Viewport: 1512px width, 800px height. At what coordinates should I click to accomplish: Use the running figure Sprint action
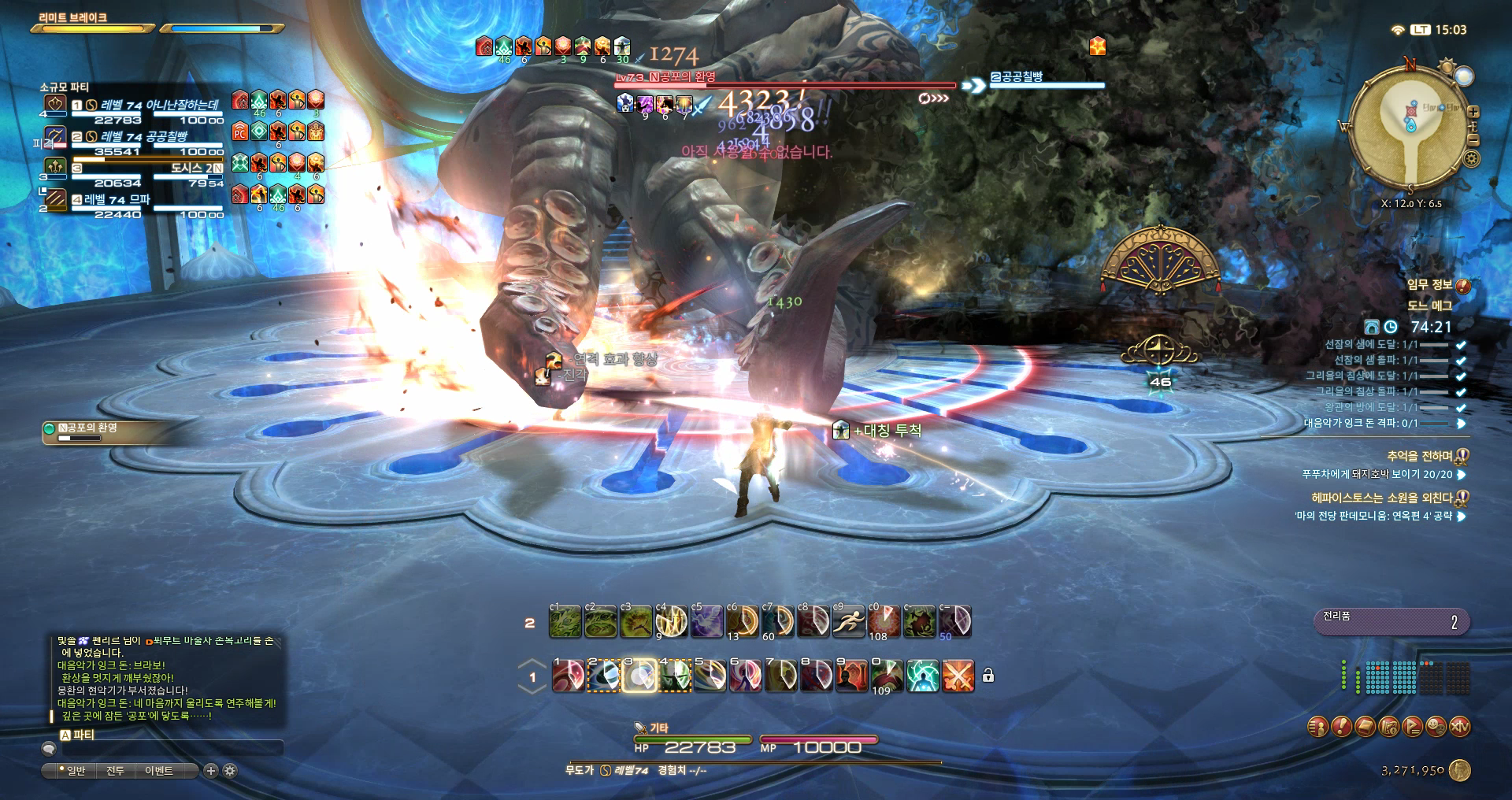[x=850, y=622]
